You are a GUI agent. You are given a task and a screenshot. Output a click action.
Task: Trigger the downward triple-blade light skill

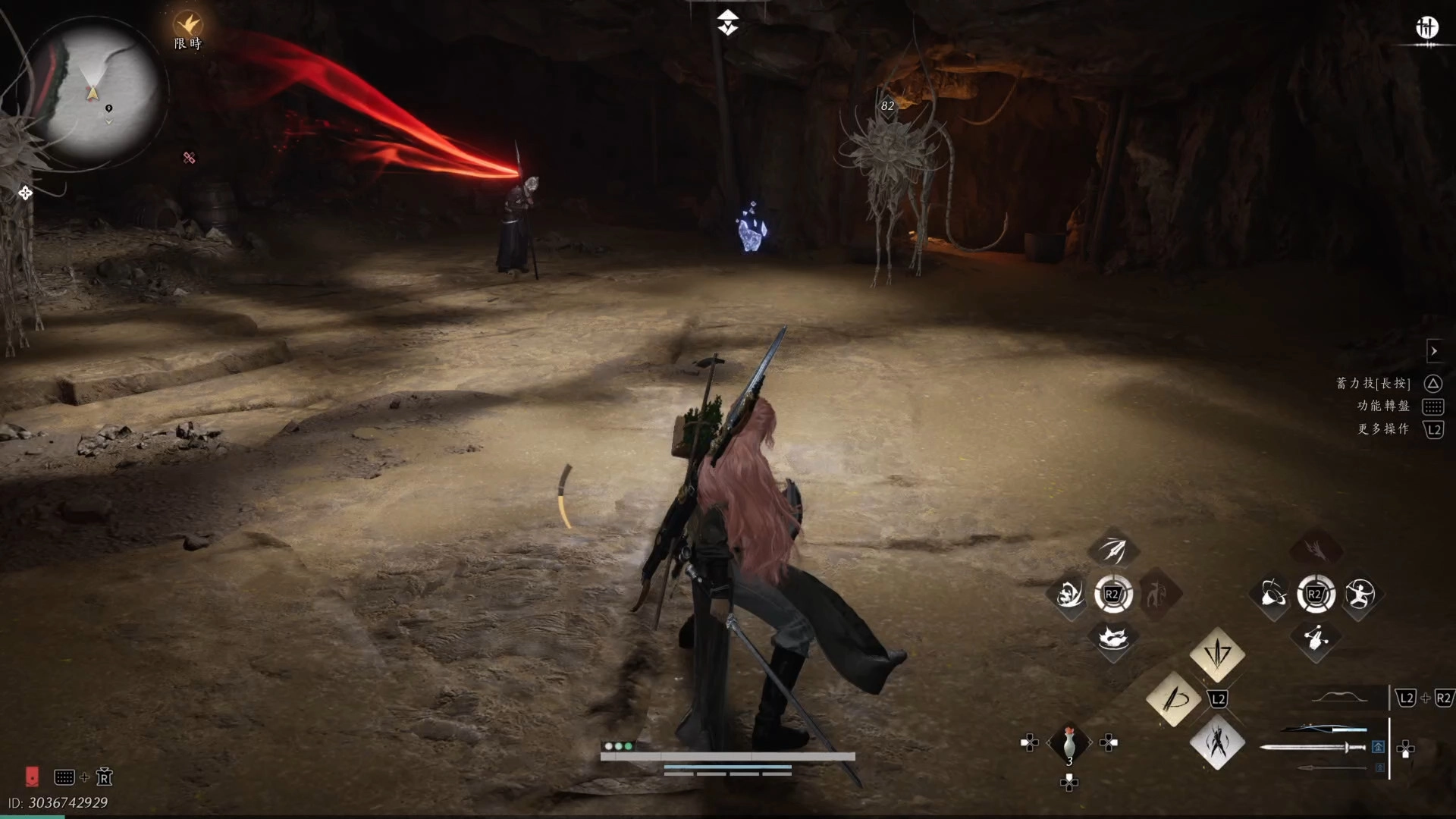(1217, 654)
